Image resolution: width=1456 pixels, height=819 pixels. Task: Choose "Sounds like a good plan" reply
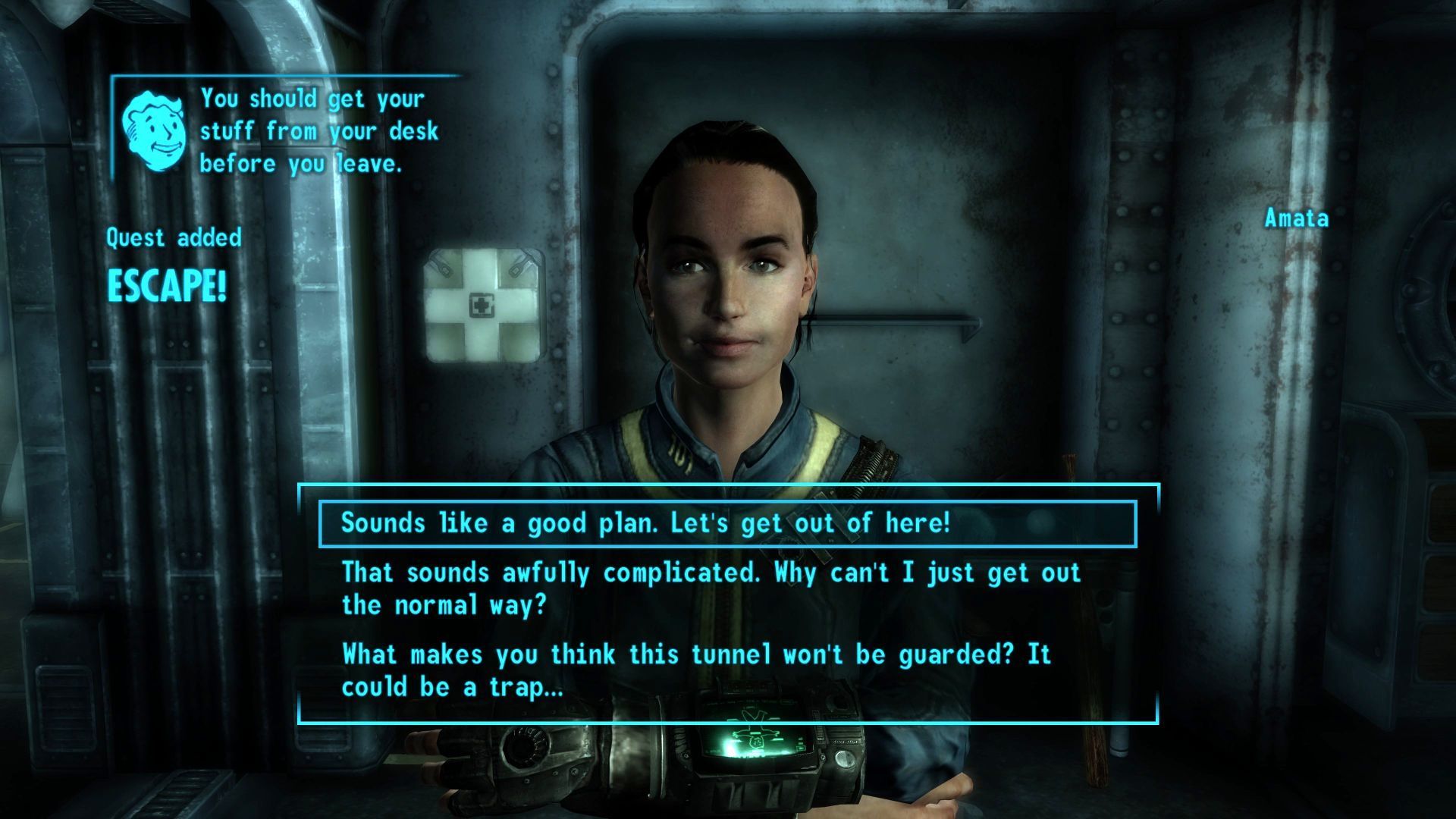(x=645, y=523)
